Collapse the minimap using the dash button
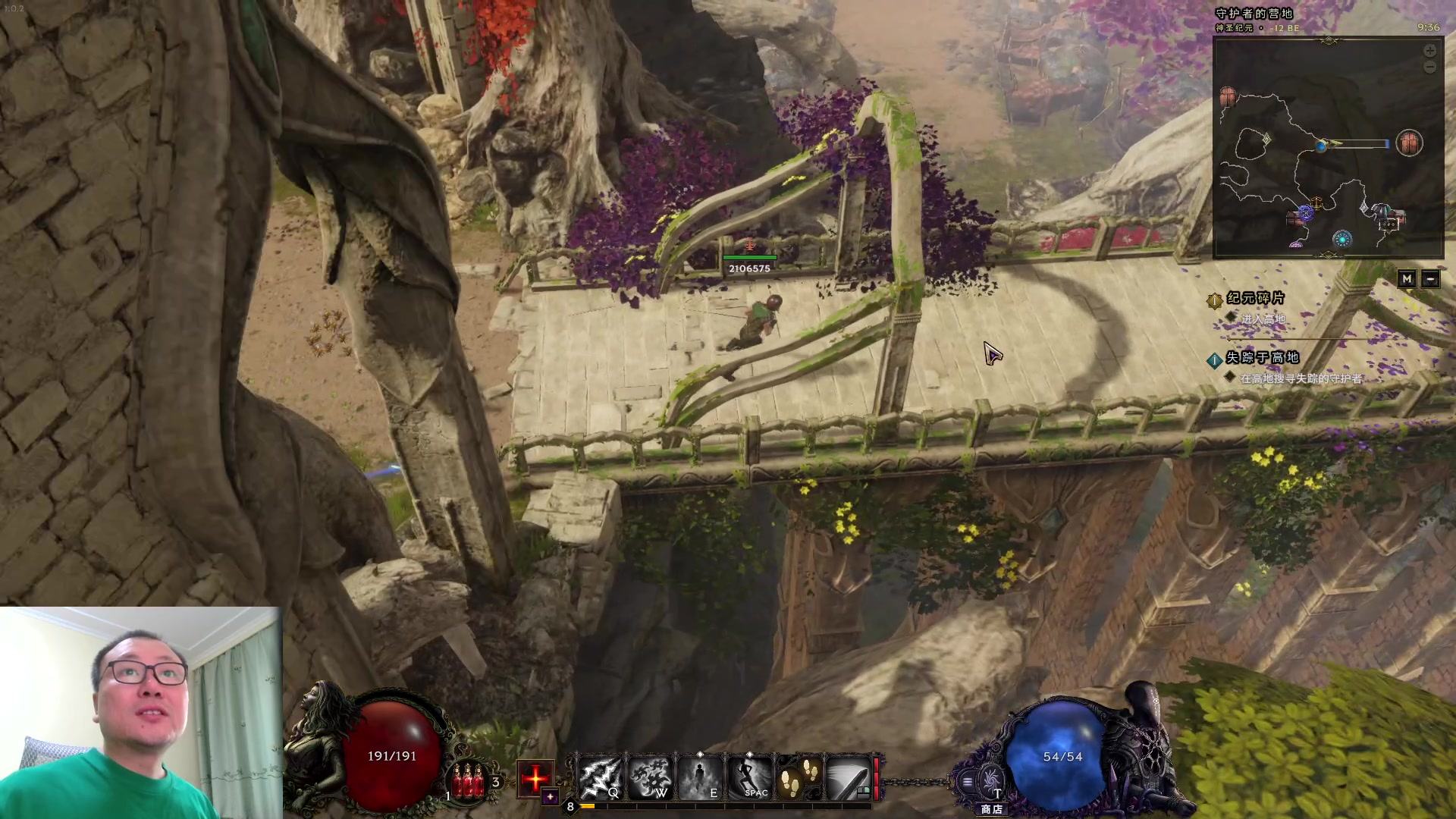Viewport: 1456px width, 819px height. coord(1430,279)
